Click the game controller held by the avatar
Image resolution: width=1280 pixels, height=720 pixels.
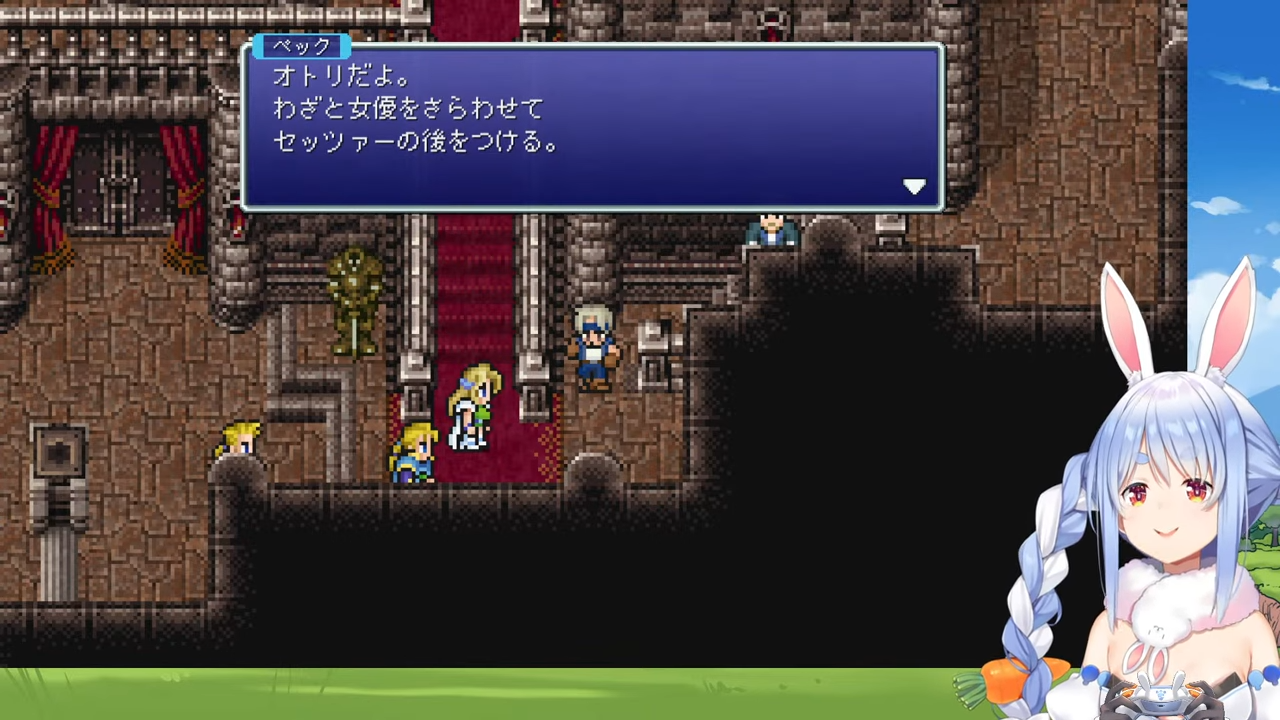tap(1163, 700)
